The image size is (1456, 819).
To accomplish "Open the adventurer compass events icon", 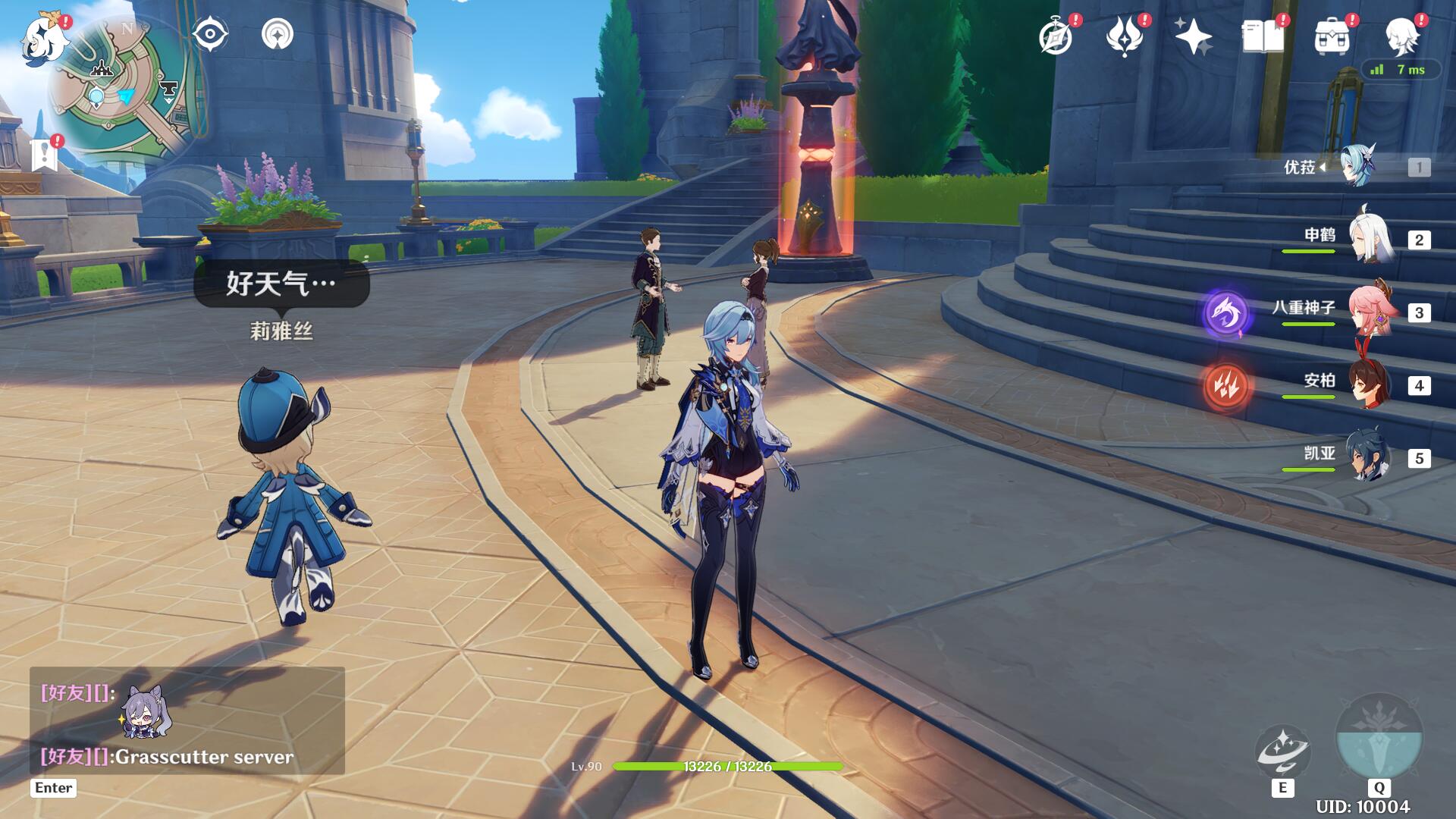I will click(1056, 36).
